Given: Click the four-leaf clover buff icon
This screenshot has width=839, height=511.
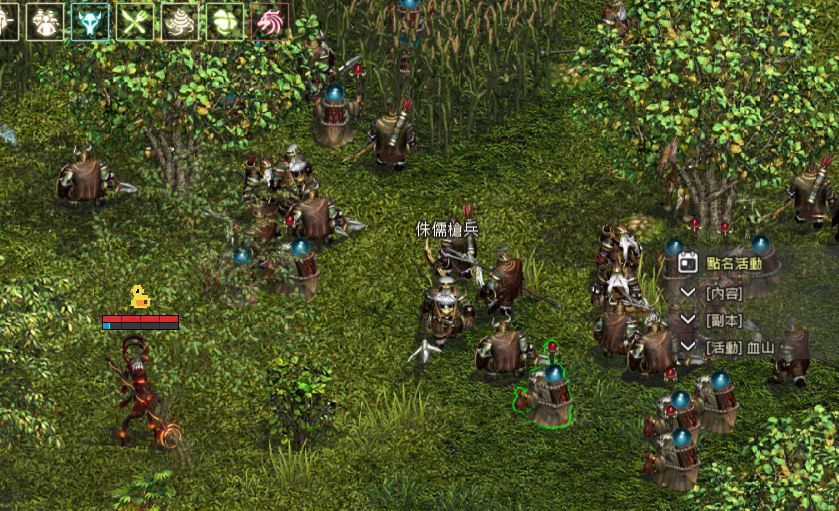Looking at the screenshot, I should pyautogui.click(x=225, y=21).
